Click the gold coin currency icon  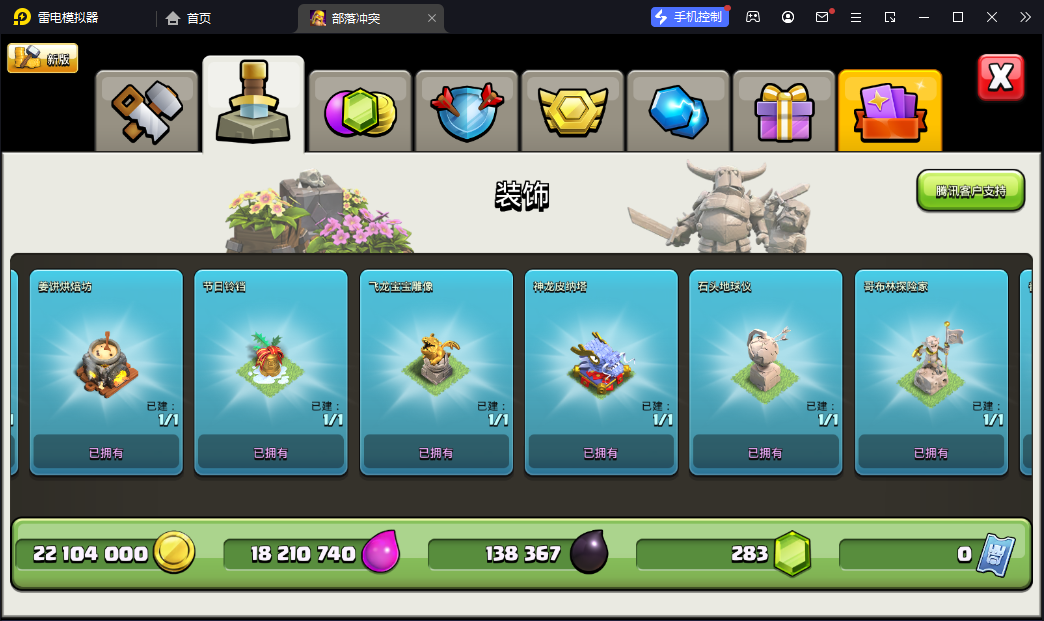pyautogui.click(x=174, y=553)
